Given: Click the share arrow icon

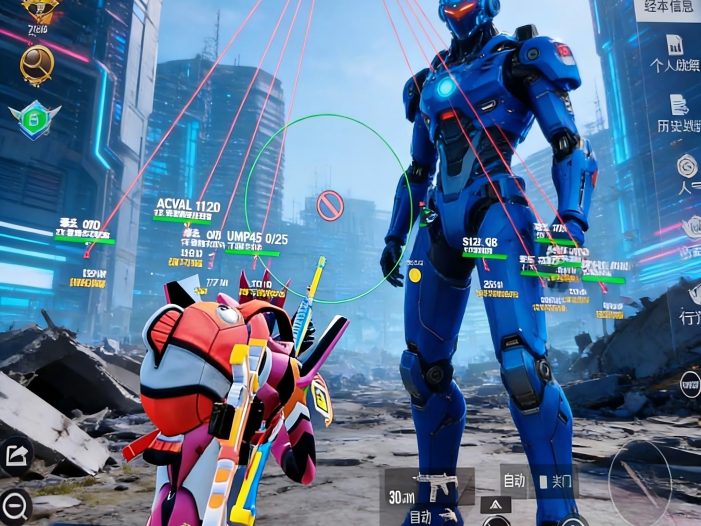Looking at the screenshot, I should 16,456.
